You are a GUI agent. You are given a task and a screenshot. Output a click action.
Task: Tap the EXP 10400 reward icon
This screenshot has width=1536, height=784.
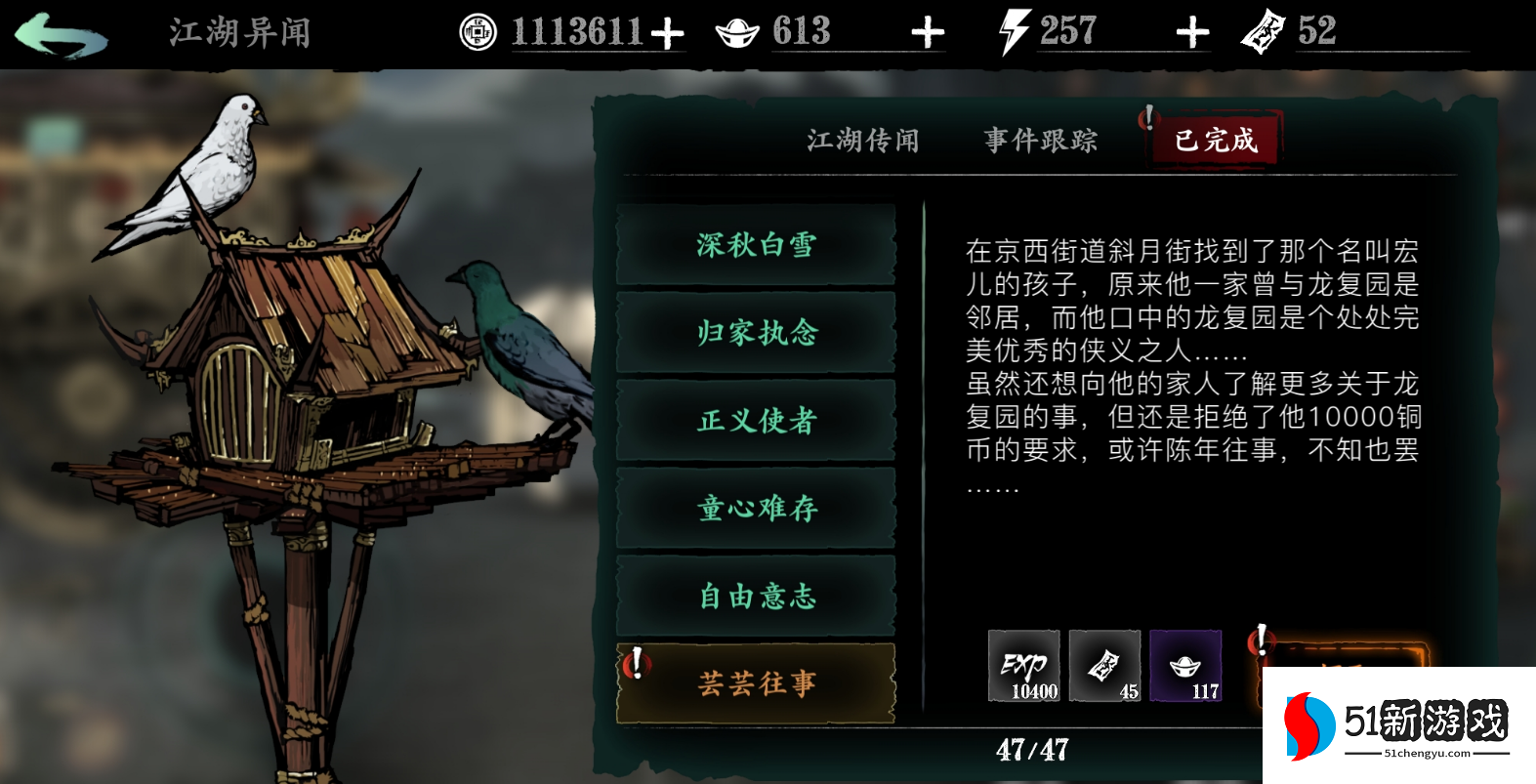pyautogui.click(x=1023, y=667)
